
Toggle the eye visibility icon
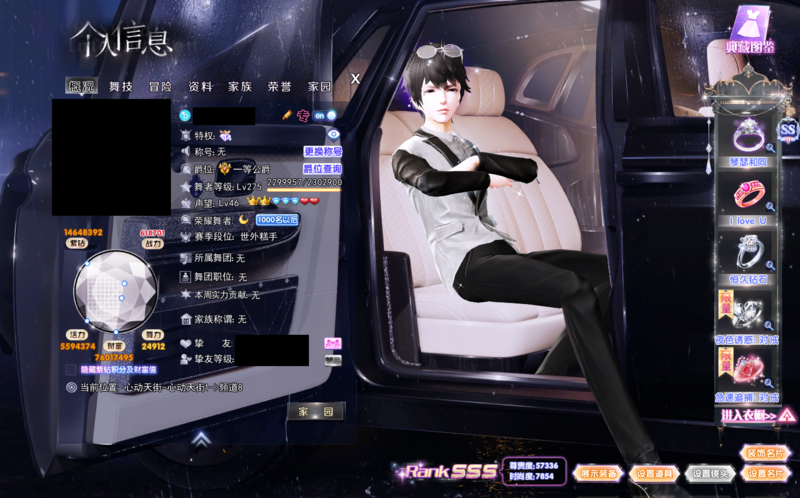tap(334, 133)
